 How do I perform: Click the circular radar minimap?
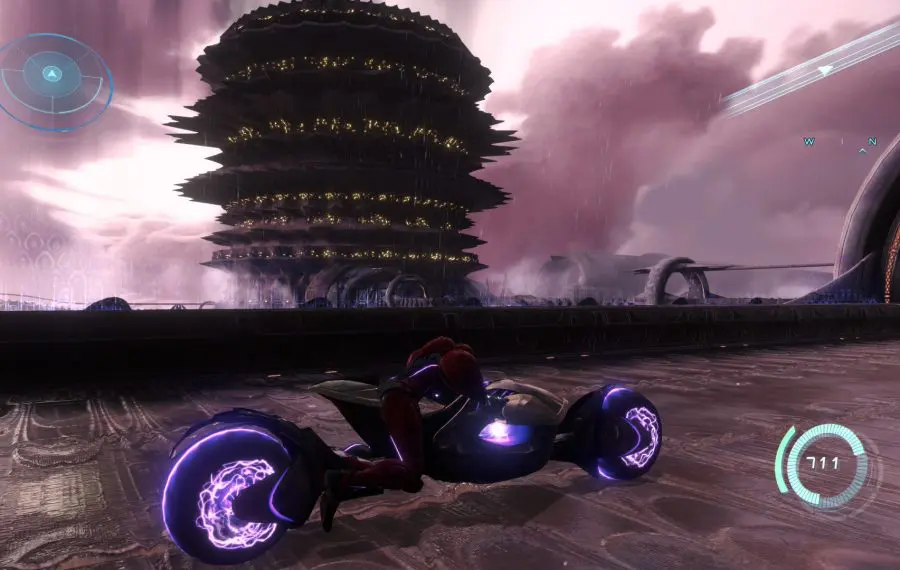54,77
